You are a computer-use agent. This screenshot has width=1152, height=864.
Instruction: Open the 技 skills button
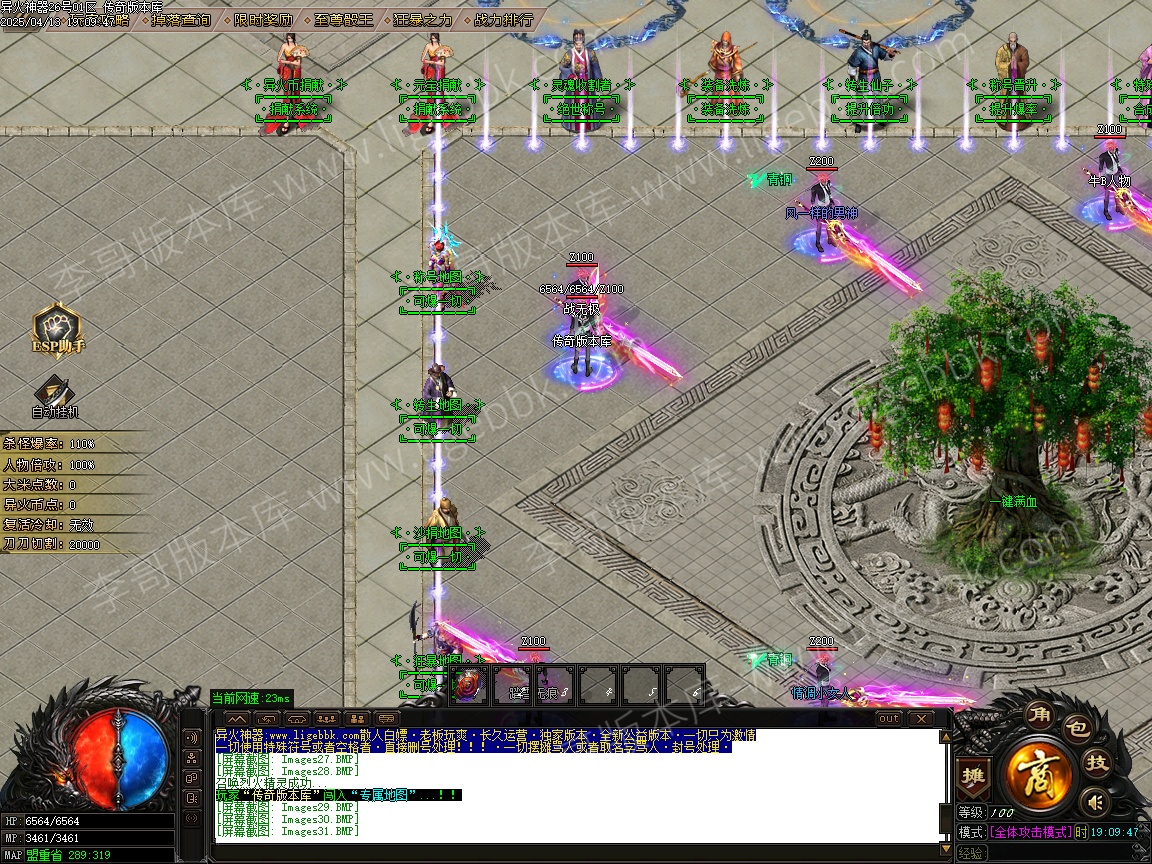(x=1097, y=763)
